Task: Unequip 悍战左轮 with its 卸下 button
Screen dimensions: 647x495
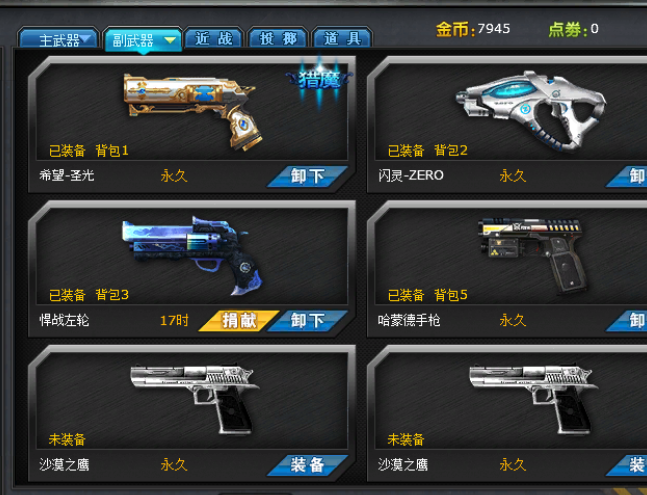Action: [x=308, y=321]
